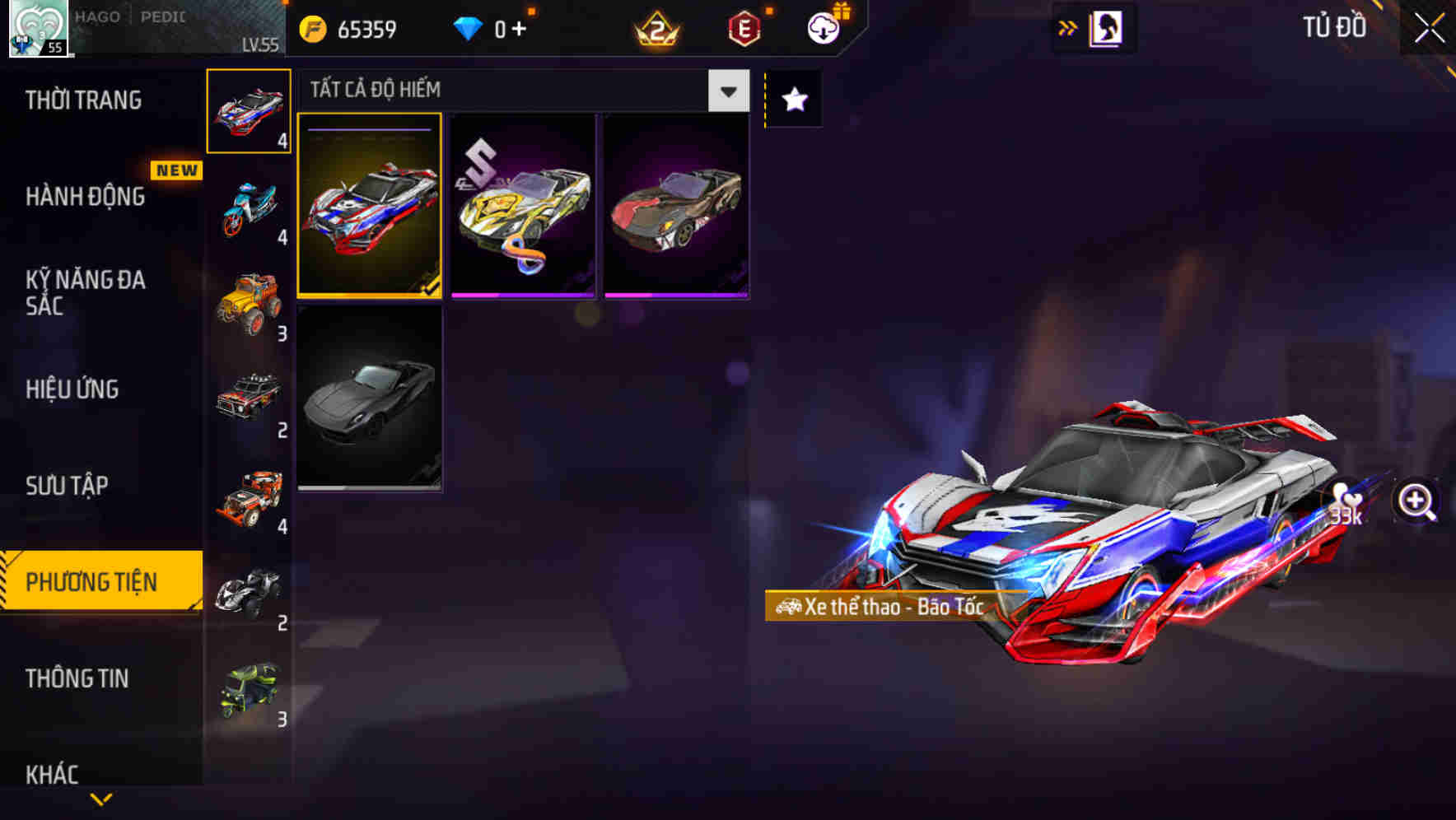The height and width of the screenshot is (820, 1456).
Task: Toggle the favorite star filter
Action: [x=793, y=100]
